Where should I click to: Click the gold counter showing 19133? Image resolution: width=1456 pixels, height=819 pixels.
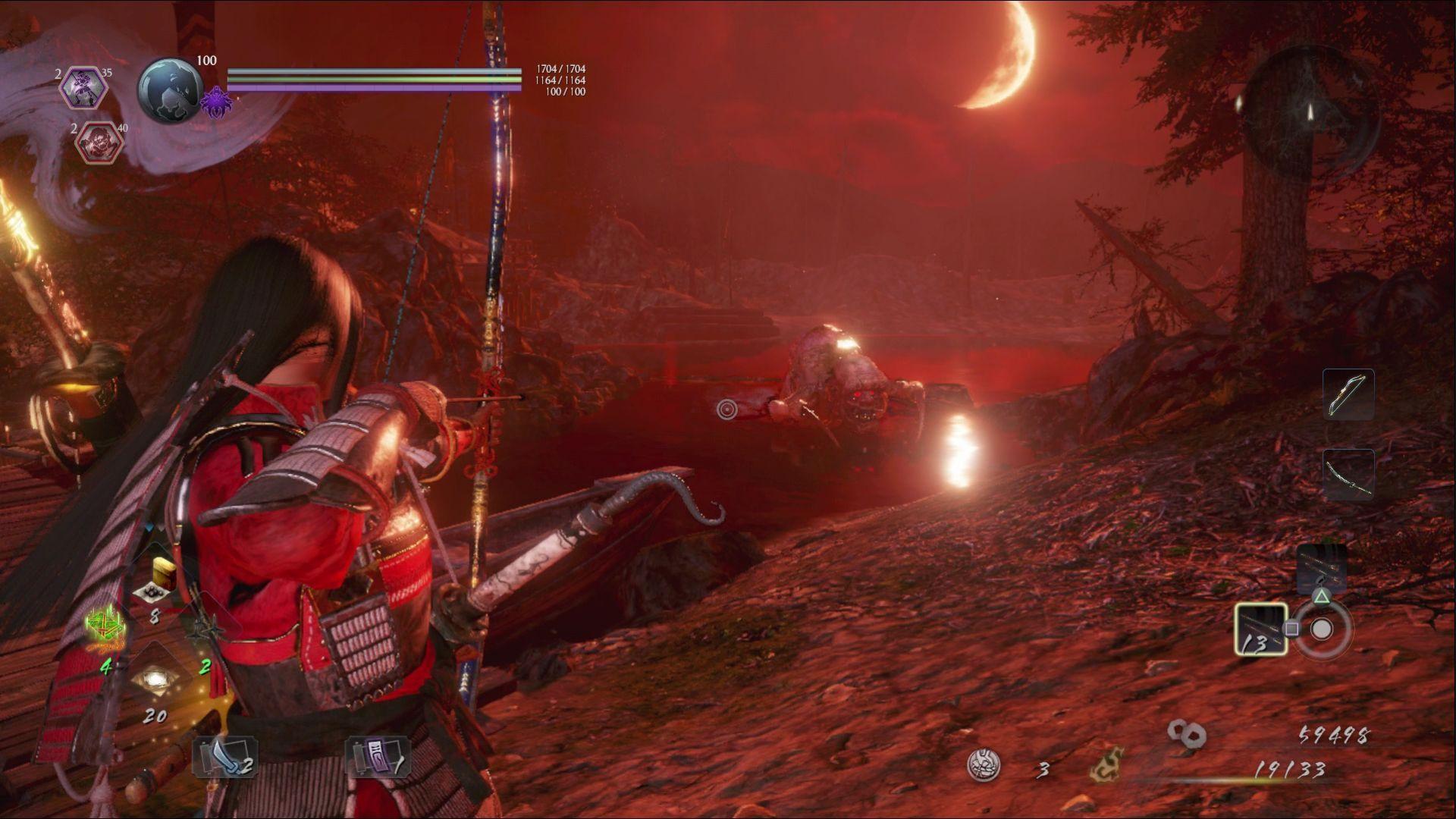[x=1290, y=768]
